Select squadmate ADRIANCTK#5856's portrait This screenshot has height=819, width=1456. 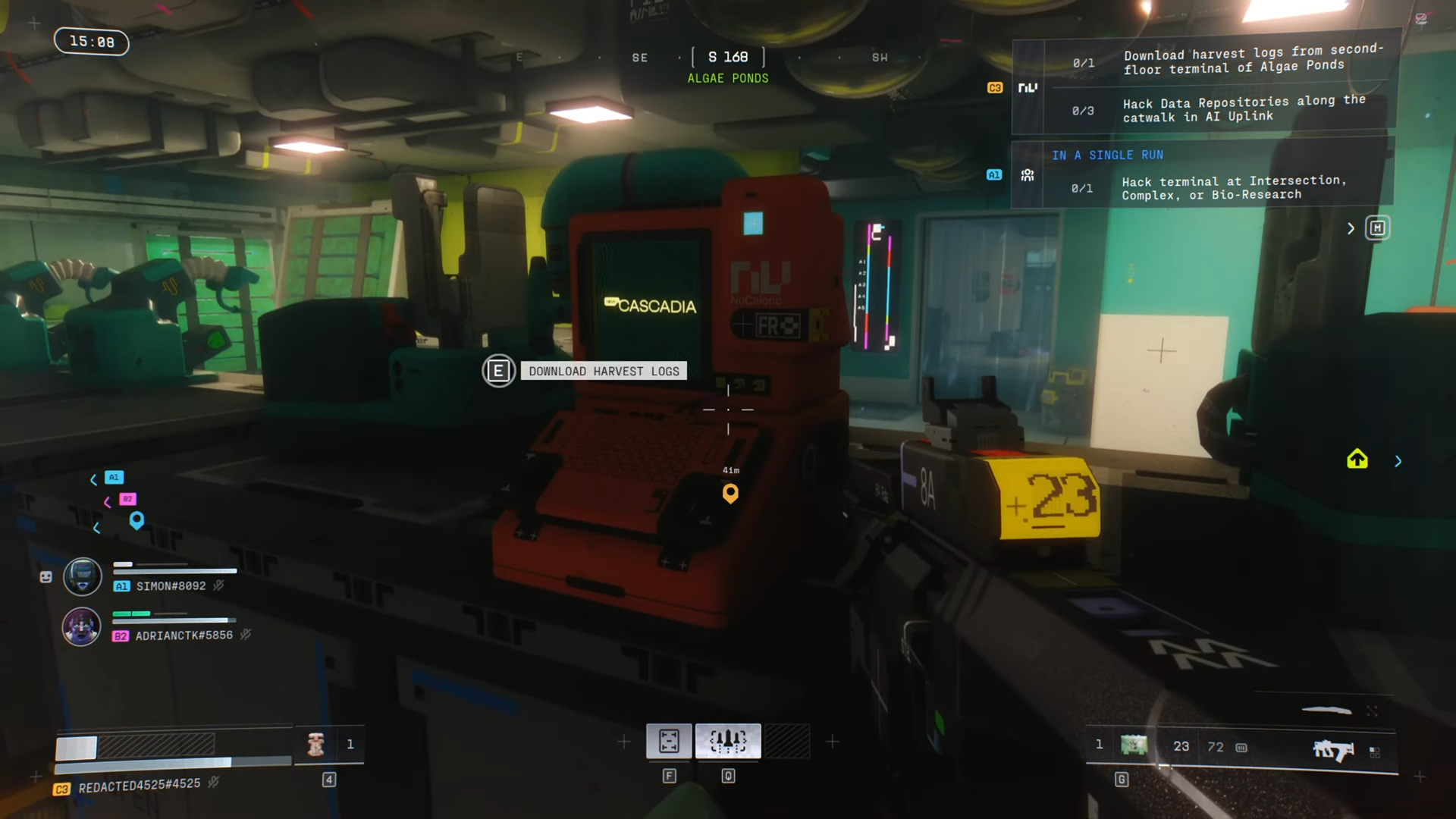[81, 627]
